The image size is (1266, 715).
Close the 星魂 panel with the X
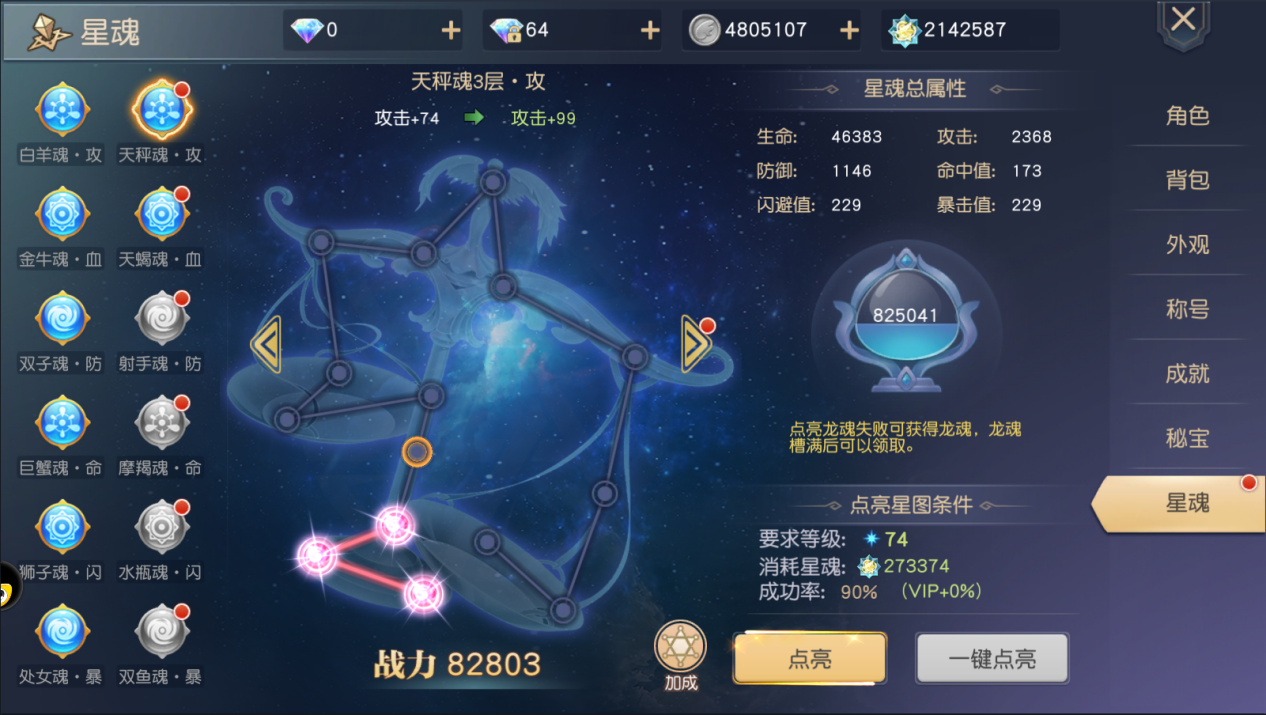tap(1184, 19)
